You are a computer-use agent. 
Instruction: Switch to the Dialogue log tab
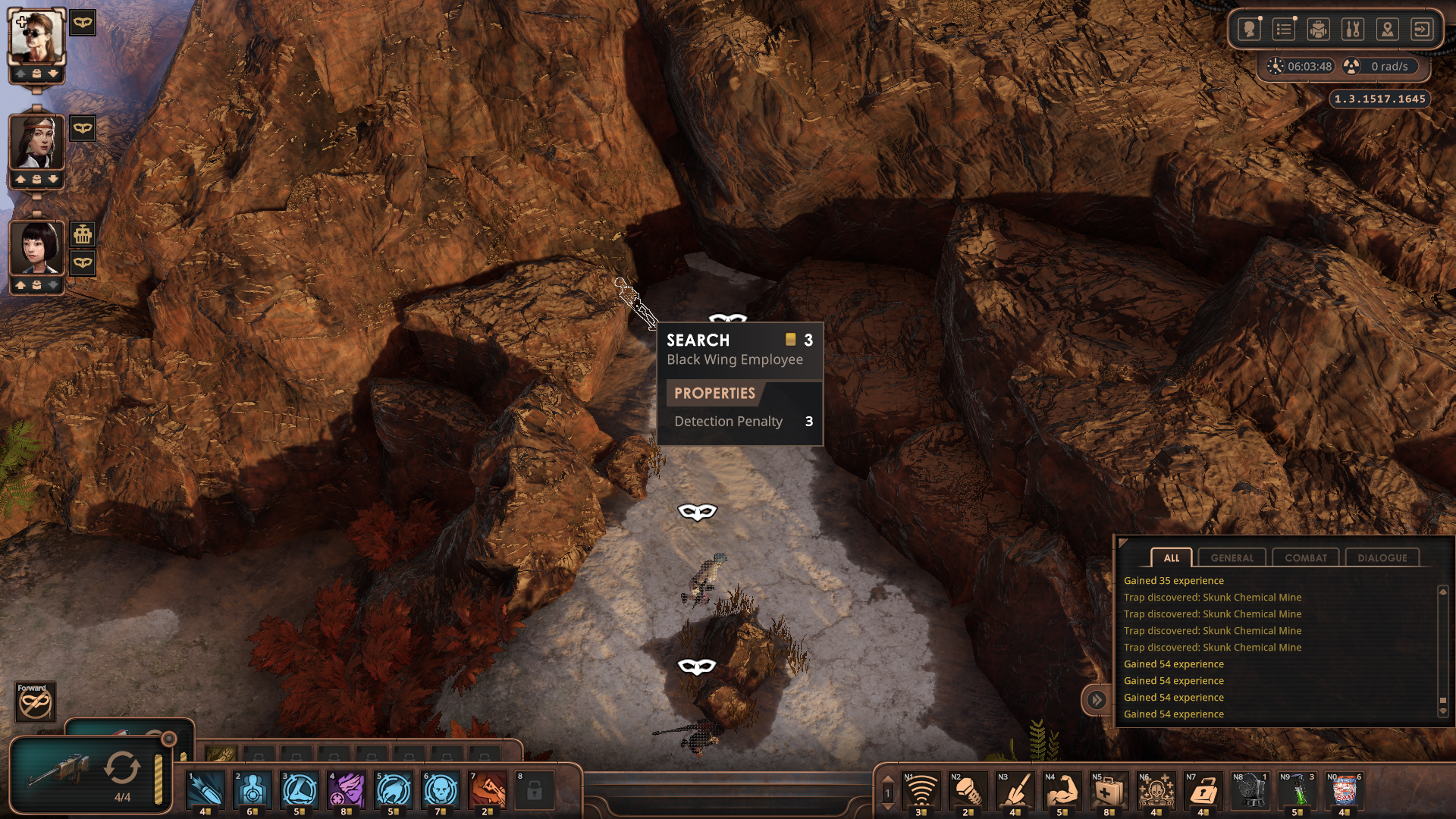click(1382, 557)
